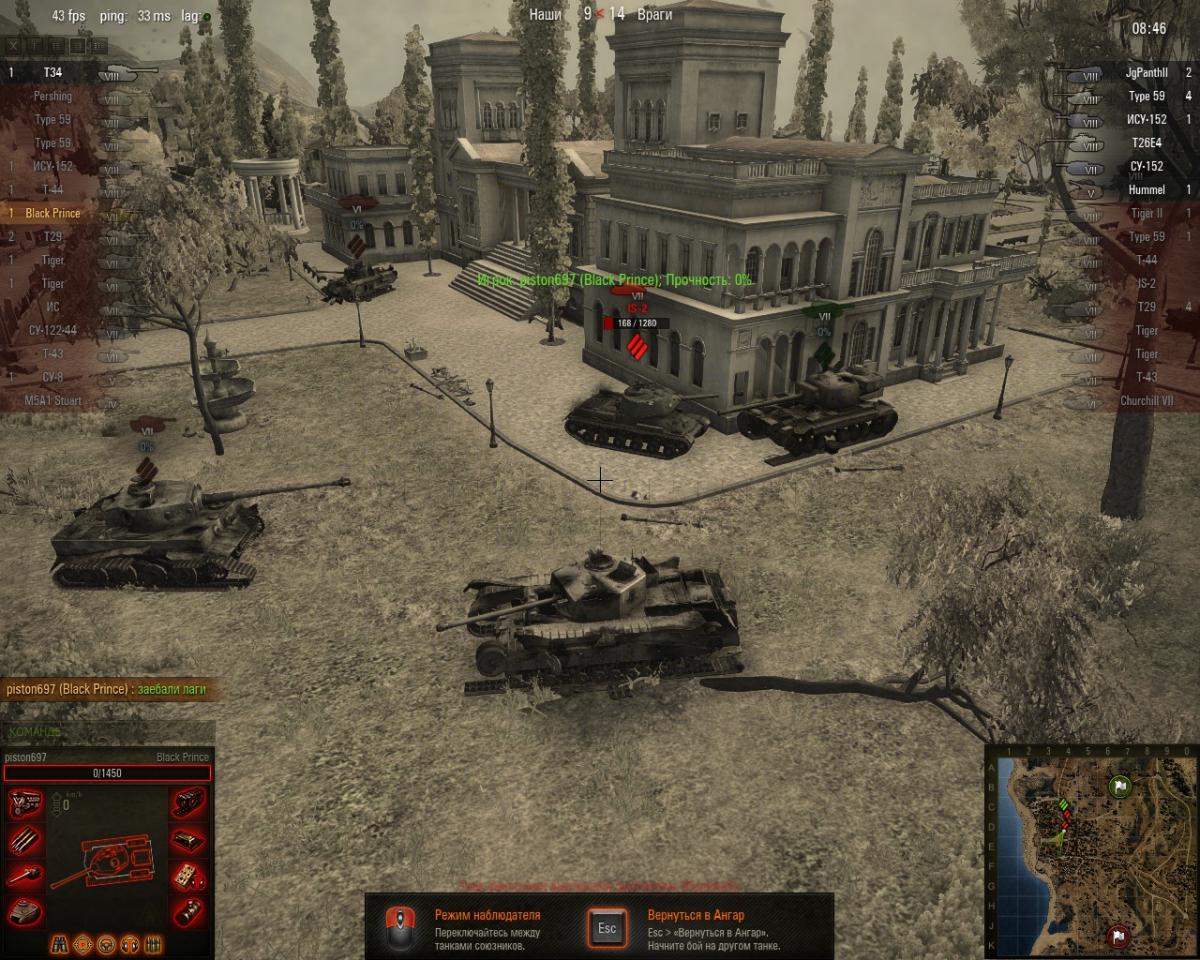Click the highlighted Black Prince roster entry
The width and height of the screenshot is (1200, 960).
(x=53, y=213)
